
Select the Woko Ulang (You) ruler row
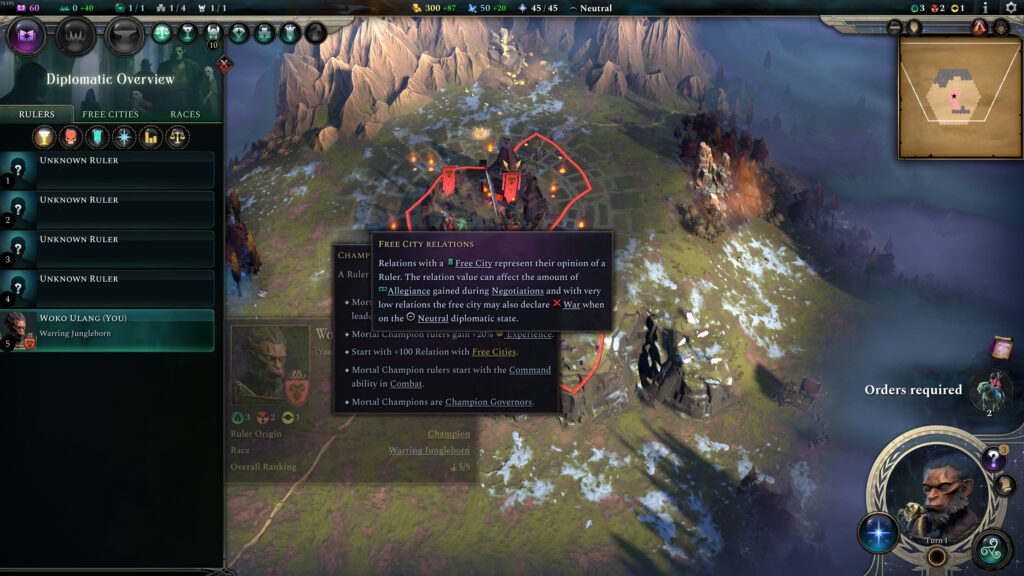point(108,330)
